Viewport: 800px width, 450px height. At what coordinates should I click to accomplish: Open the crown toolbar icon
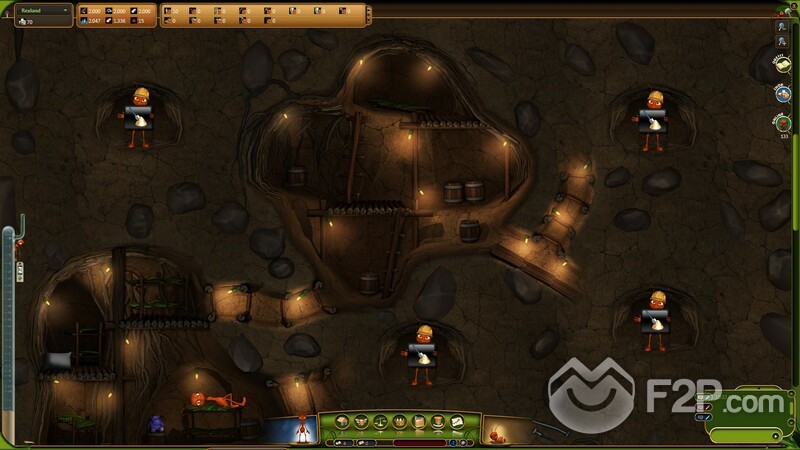point(400,420)
